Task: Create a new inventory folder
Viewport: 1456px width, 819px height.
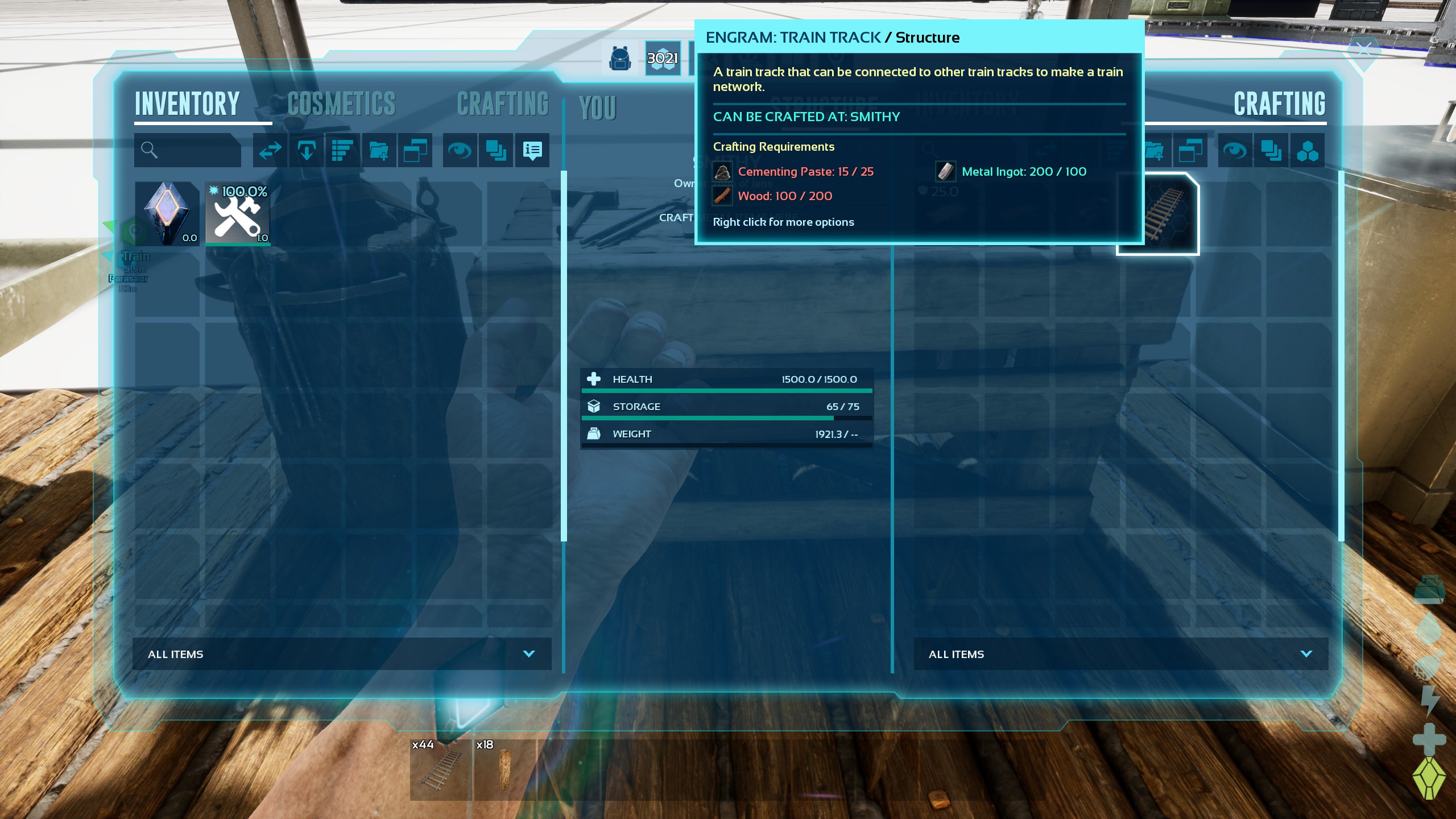Action: tap(379, 150)
